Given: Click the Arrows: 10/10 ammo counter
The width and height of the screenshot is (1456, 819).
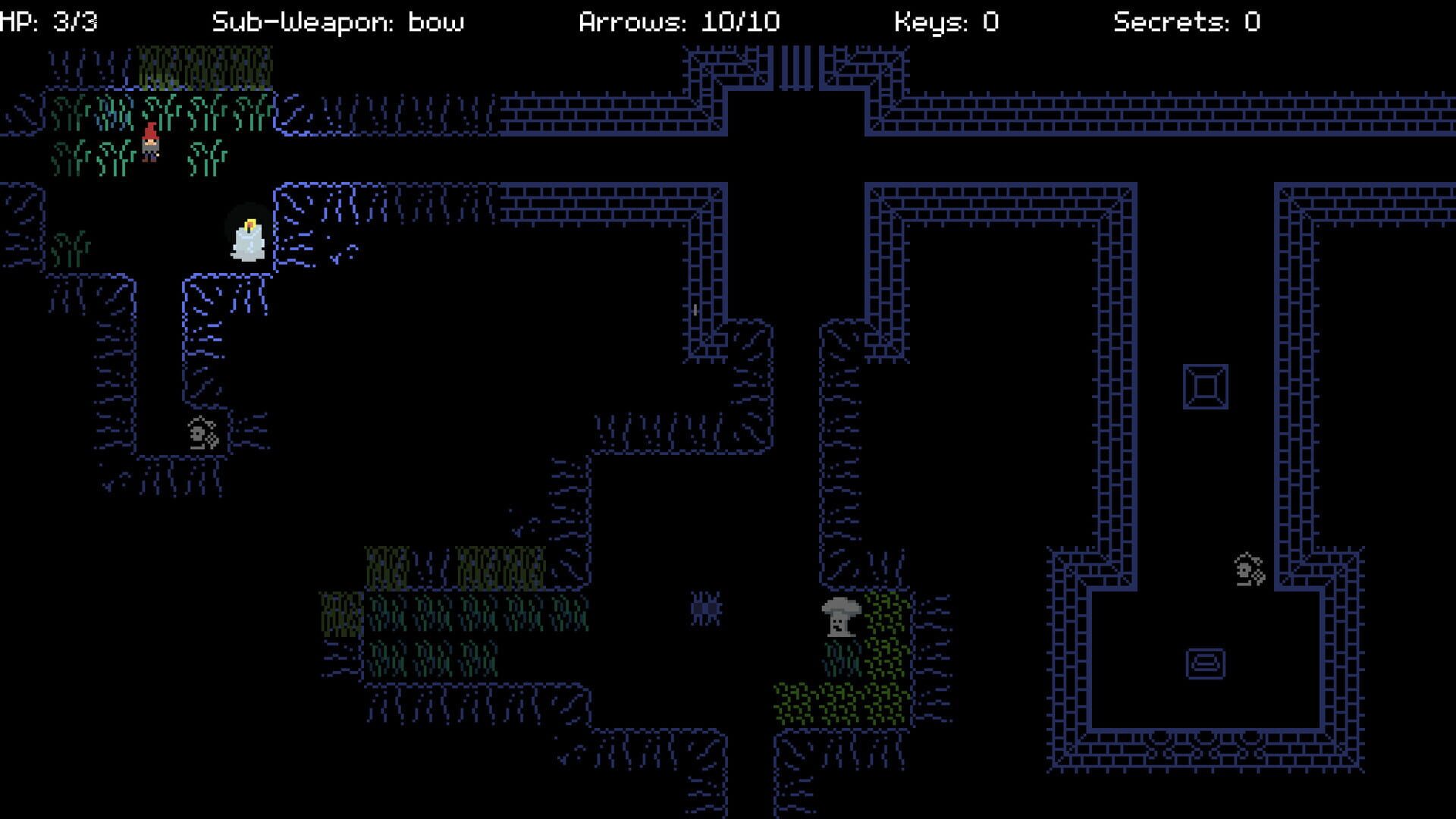Looking at the screenshot, I should (x=677, y=20).
